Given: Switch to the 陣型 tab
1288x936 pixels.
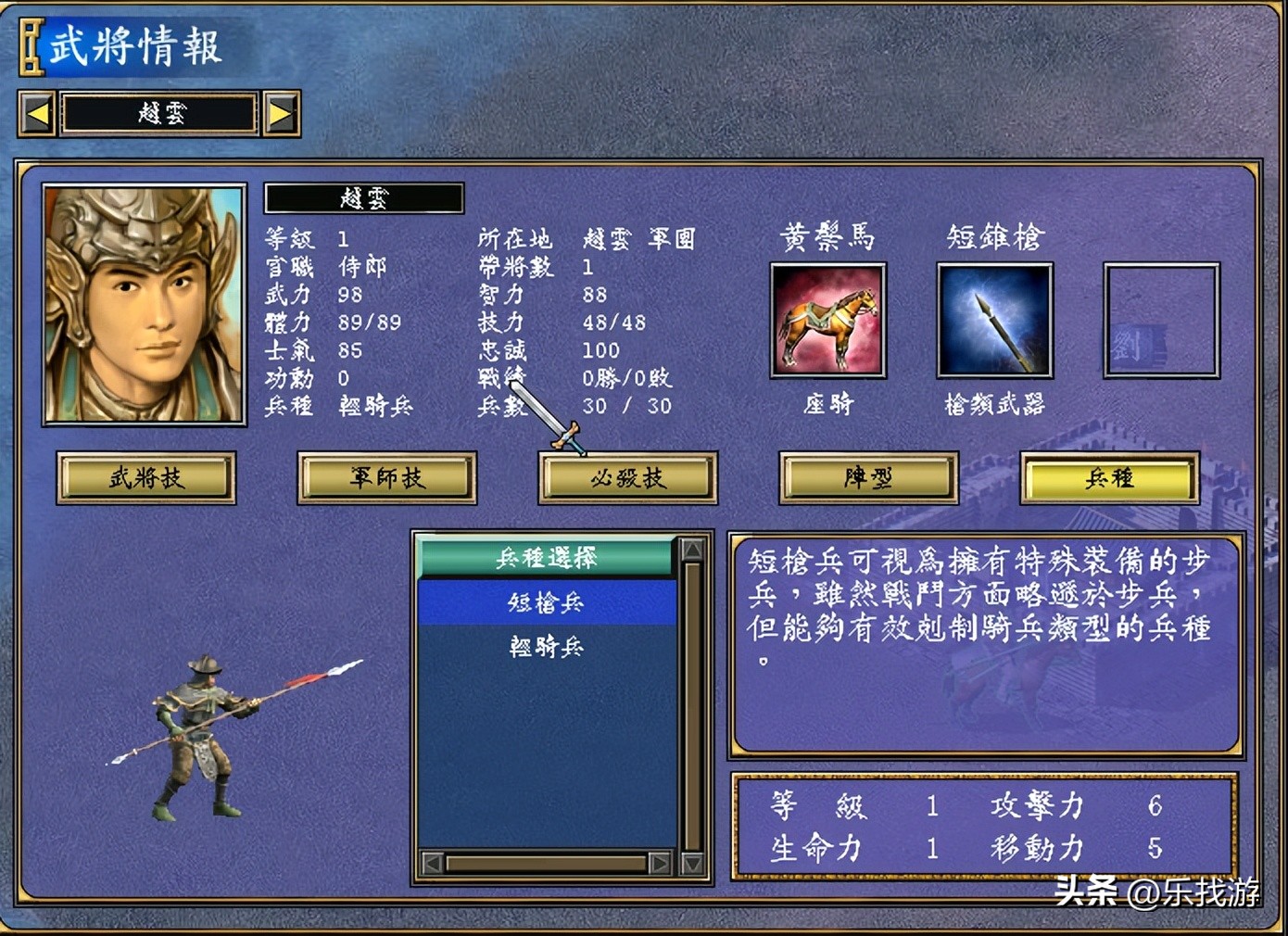Looking at the screenshot, I should click(x=868, y=478).
